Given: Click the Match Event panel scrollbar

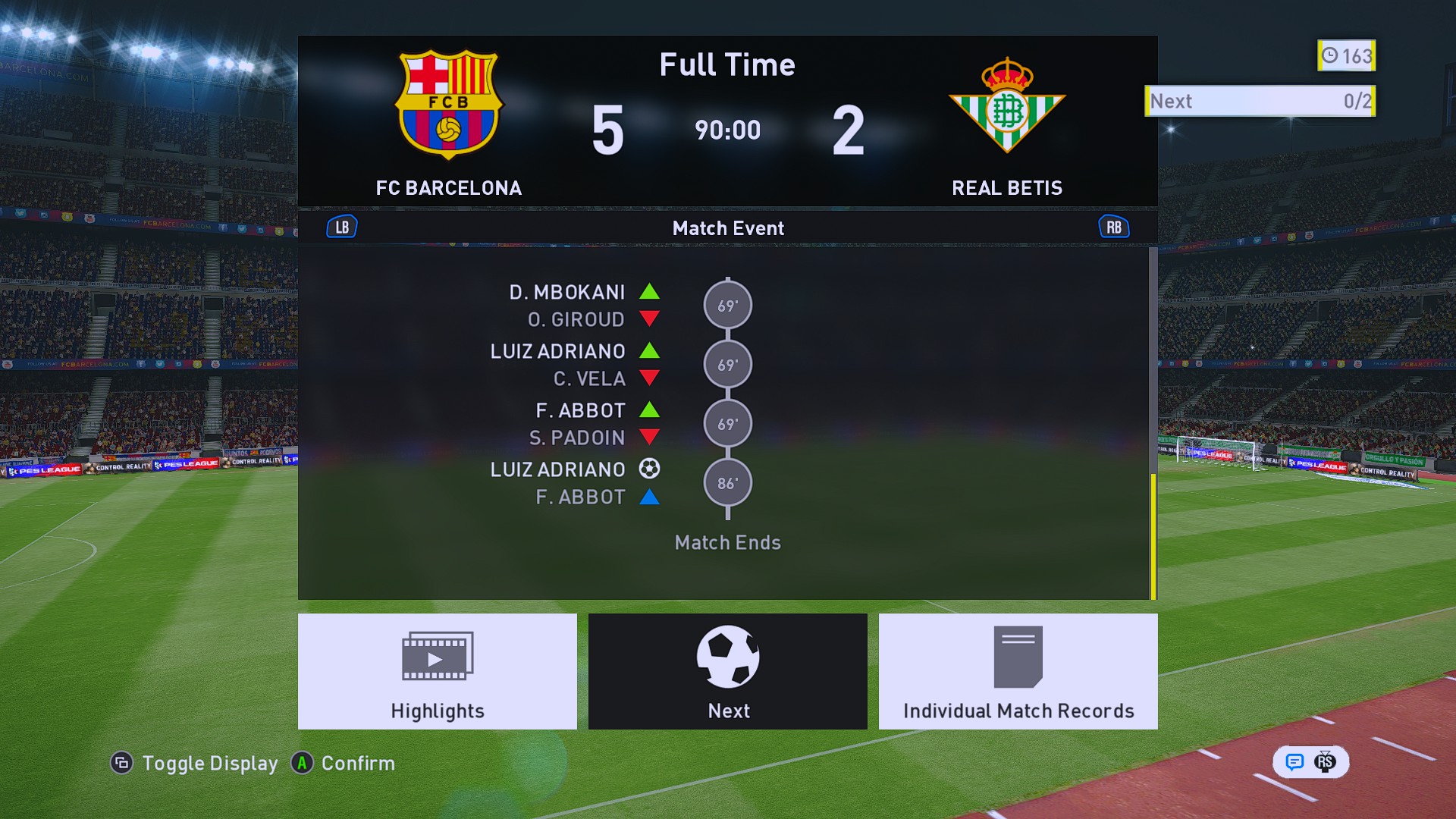Looking at the screenshot, I should [x=1153, y=535].
